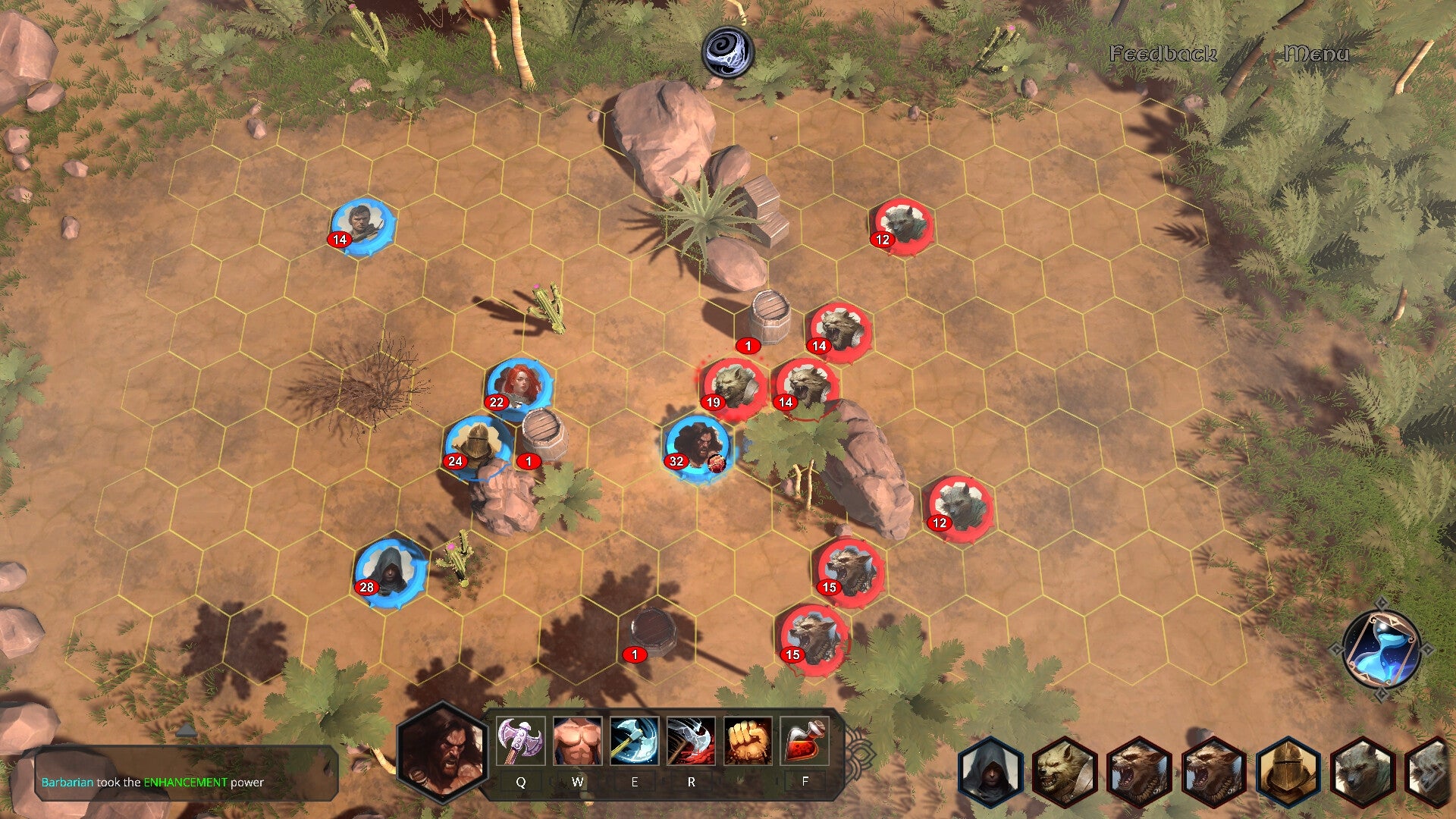Select the blue archer token with 14 health

[362, 224]
